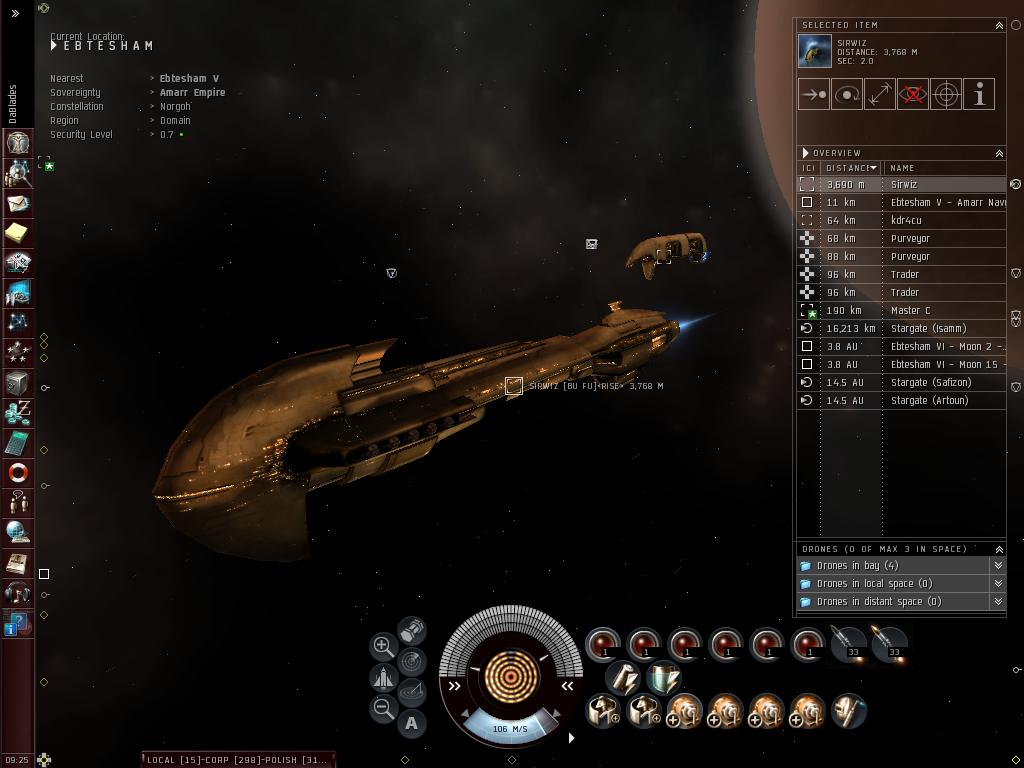Open the yellow notepad in the sidebar
This screenshot has height=768, width=1024.
pos(17,233)
